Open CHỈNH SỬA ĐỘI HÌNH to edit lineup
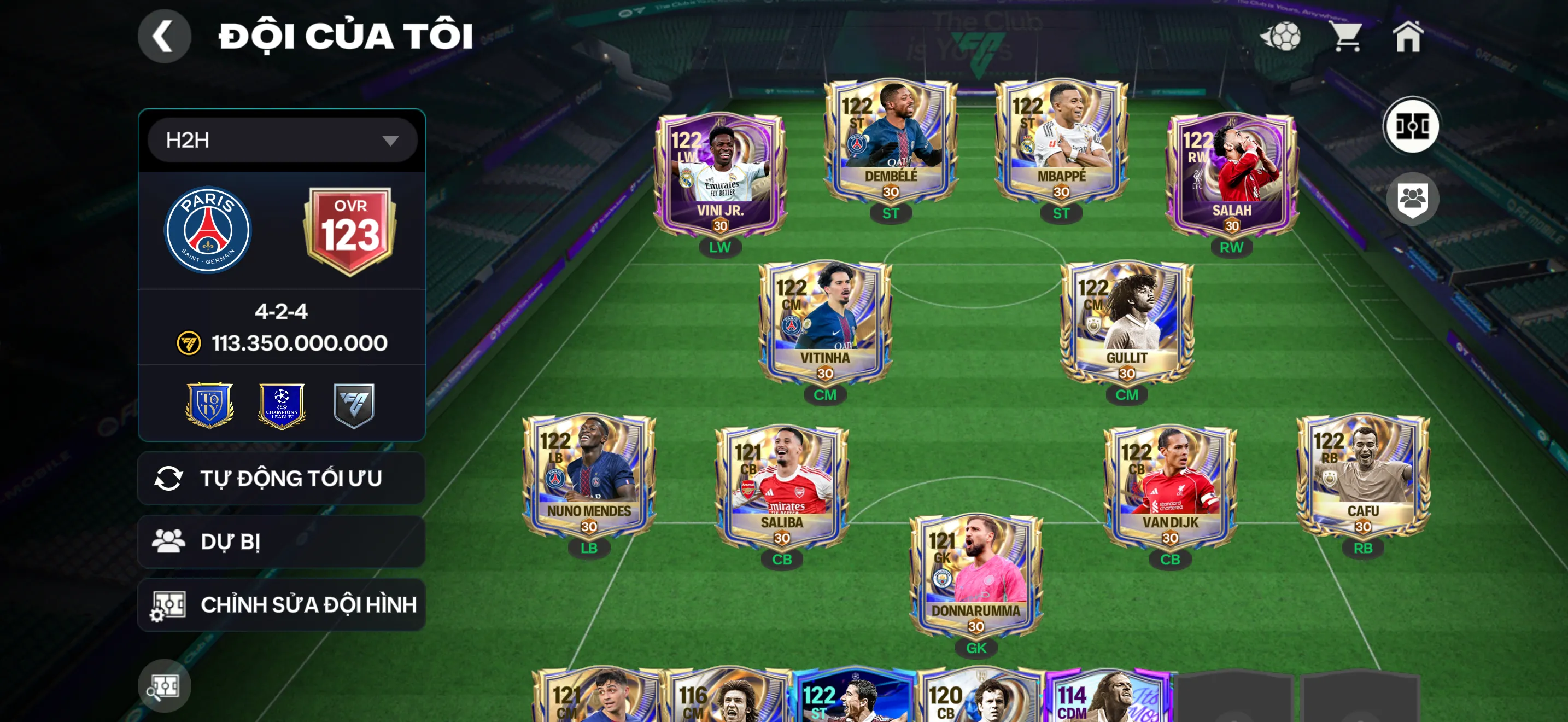This screenshot has width=1568, height=722. click(280, 604)
